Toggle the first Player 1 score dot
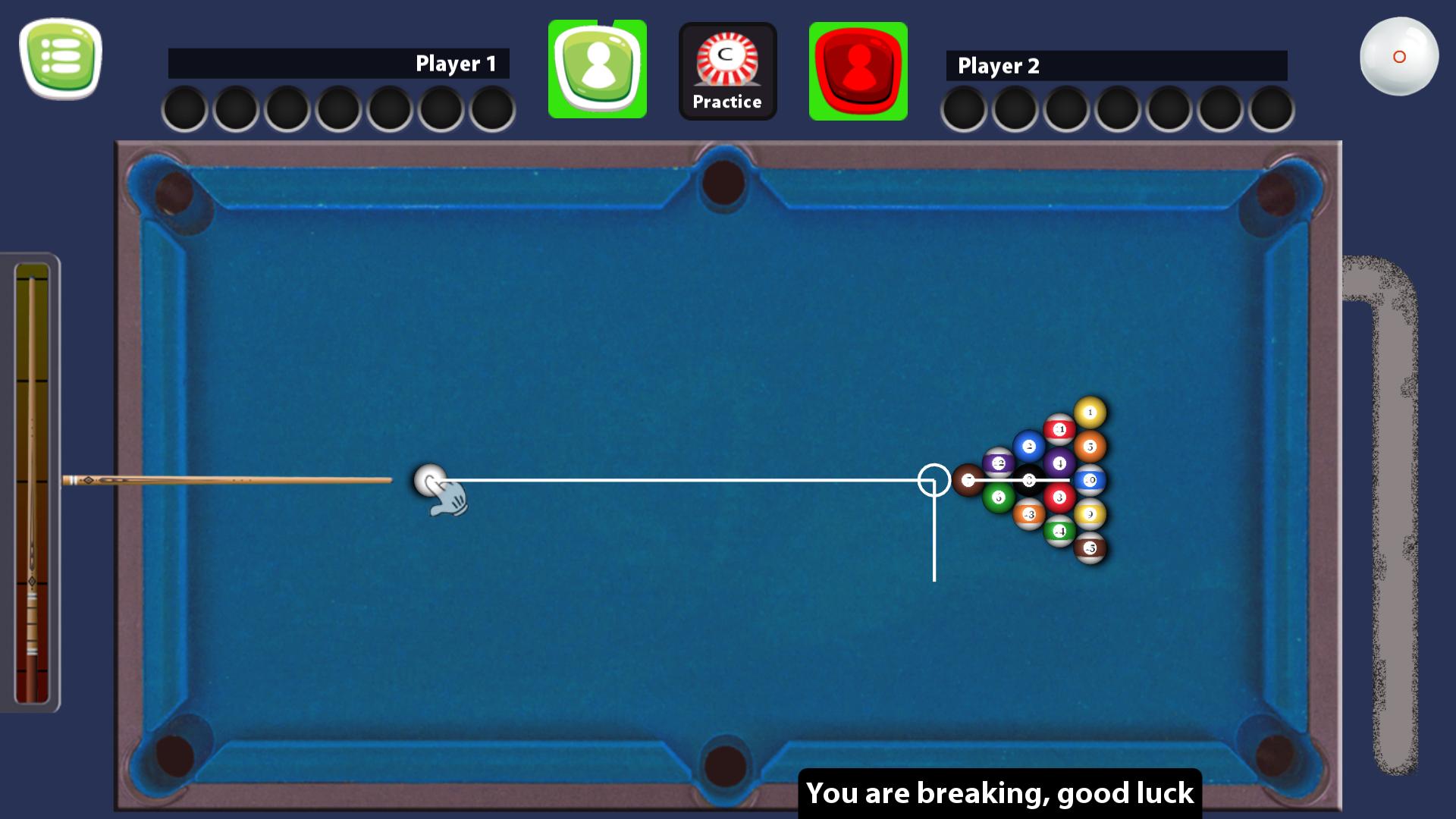 [183, 108]
